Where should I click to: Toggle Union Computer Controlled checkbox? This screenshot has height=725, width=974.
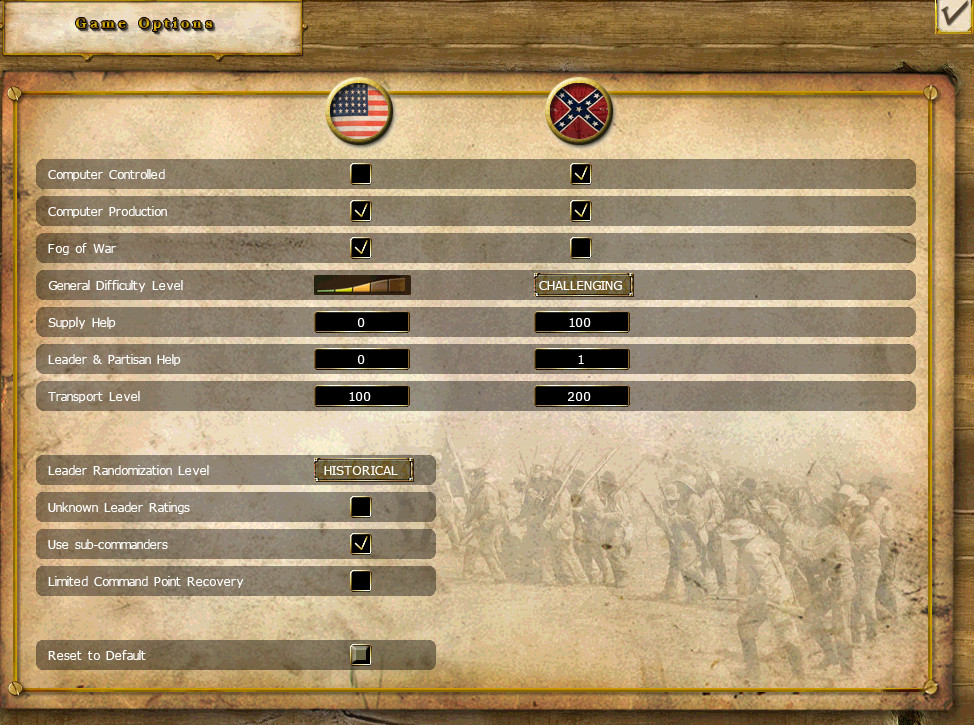click(x=361, y=174)
